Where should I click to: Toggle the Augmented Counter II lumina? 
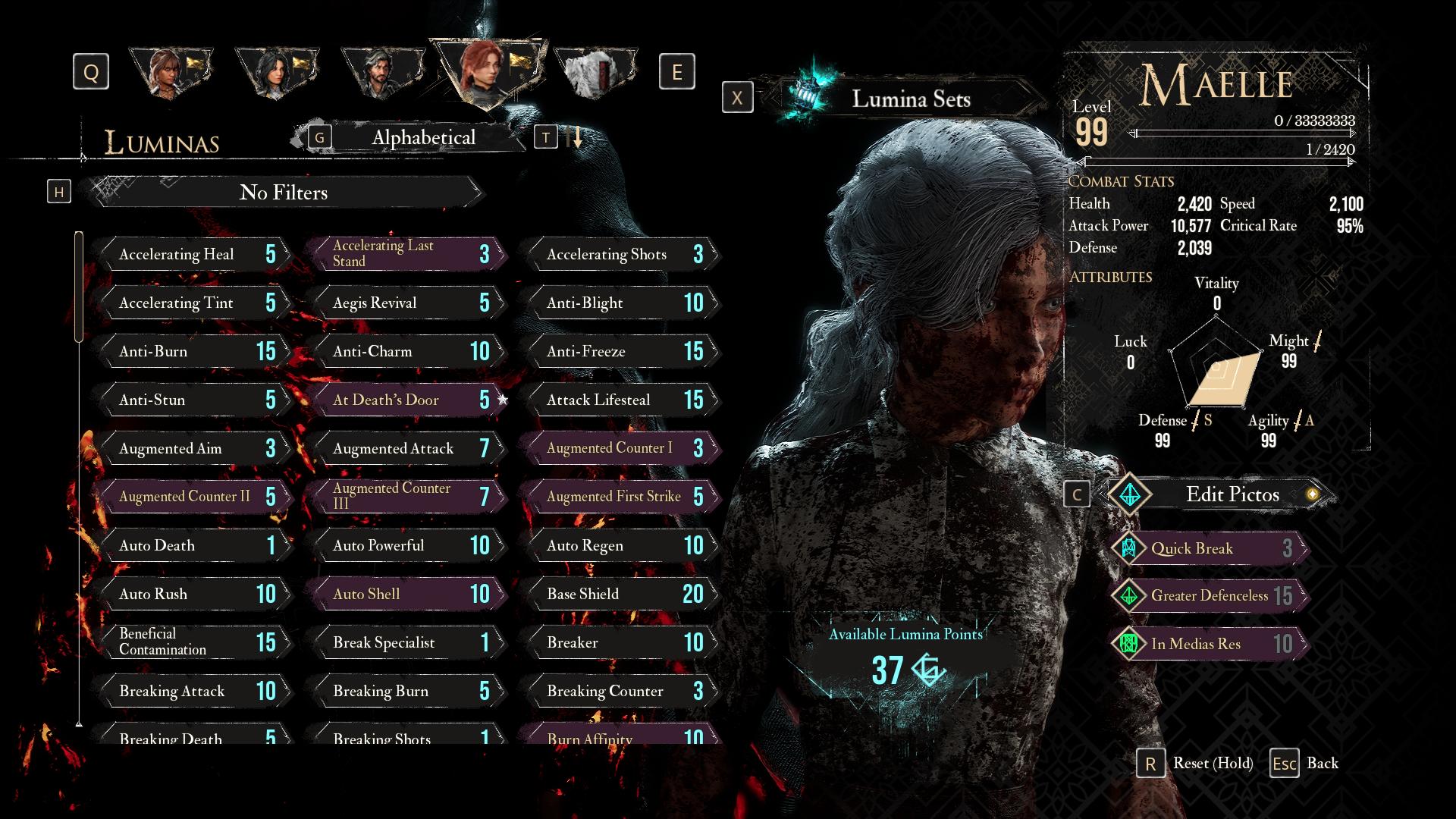coord(193,497)
